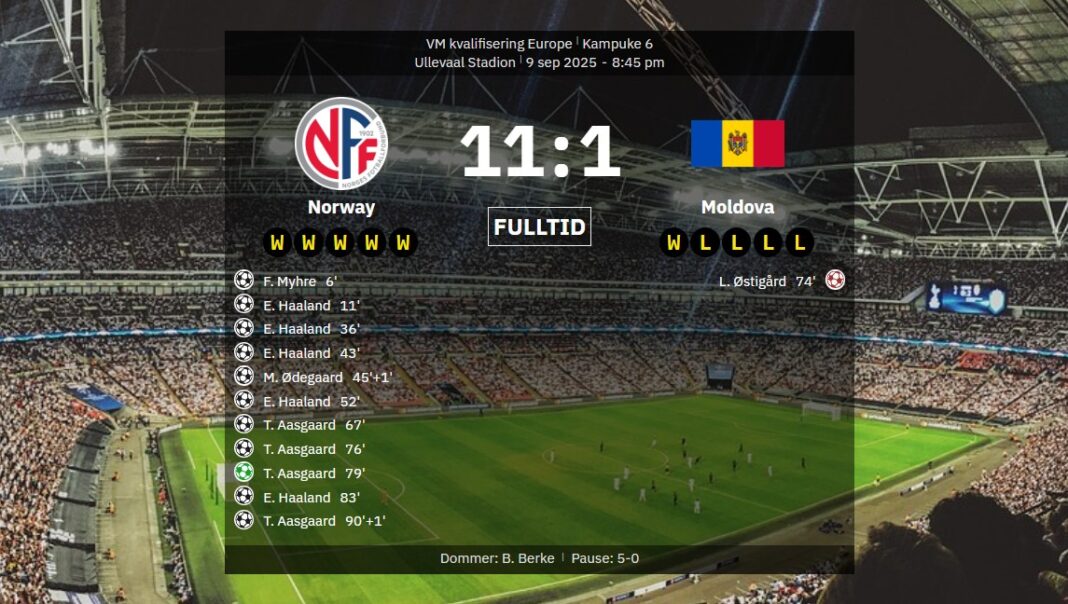Select T. Aasgaard's 90'+1' goal entry

coord(324,521)
